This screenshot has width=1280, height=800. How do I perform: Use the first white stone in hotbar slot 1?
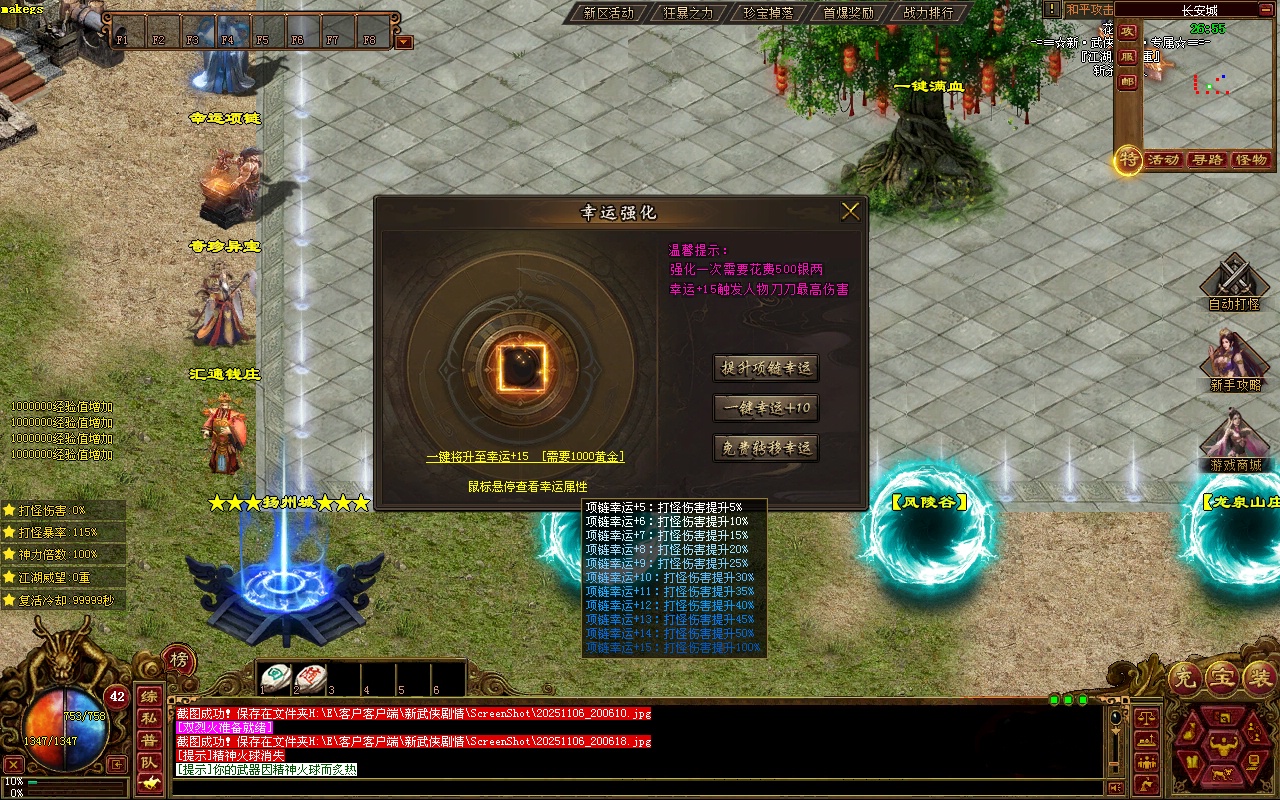click(x=277, y=677)
